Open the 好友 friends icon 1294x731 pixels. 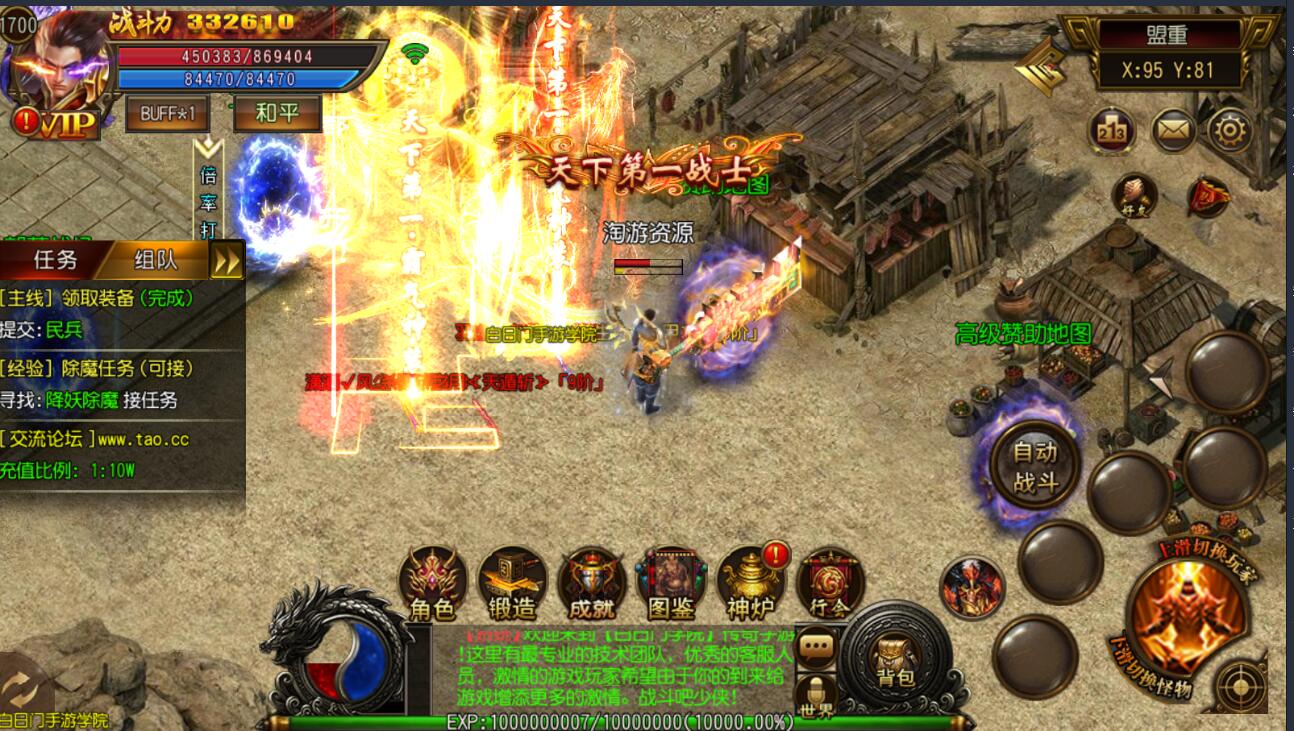click(x=1134, y=195)
